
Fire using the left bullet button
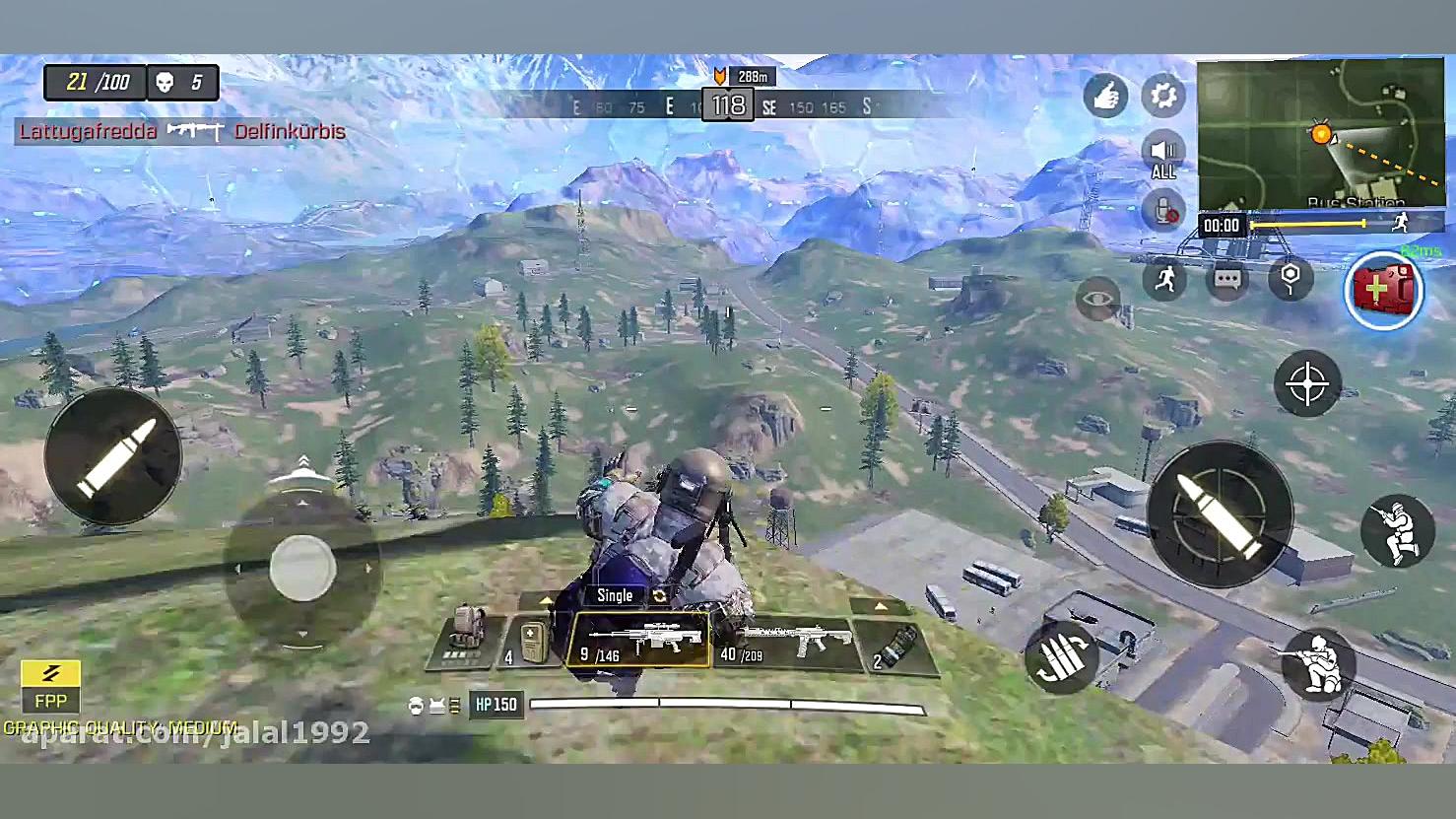[x=113, y=455]
